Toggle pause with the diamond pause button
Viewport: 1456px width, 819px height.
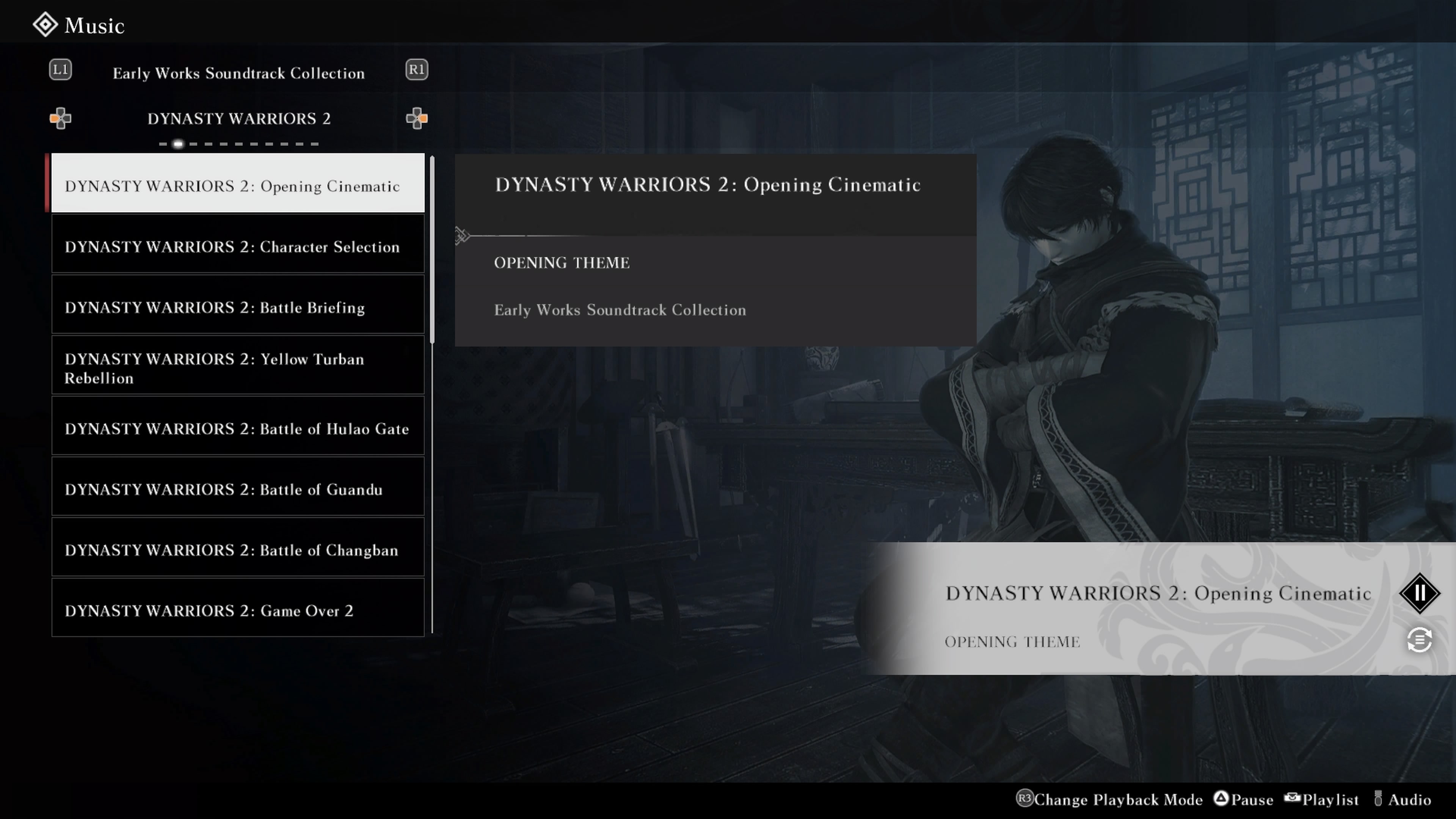pos(1421,593)
